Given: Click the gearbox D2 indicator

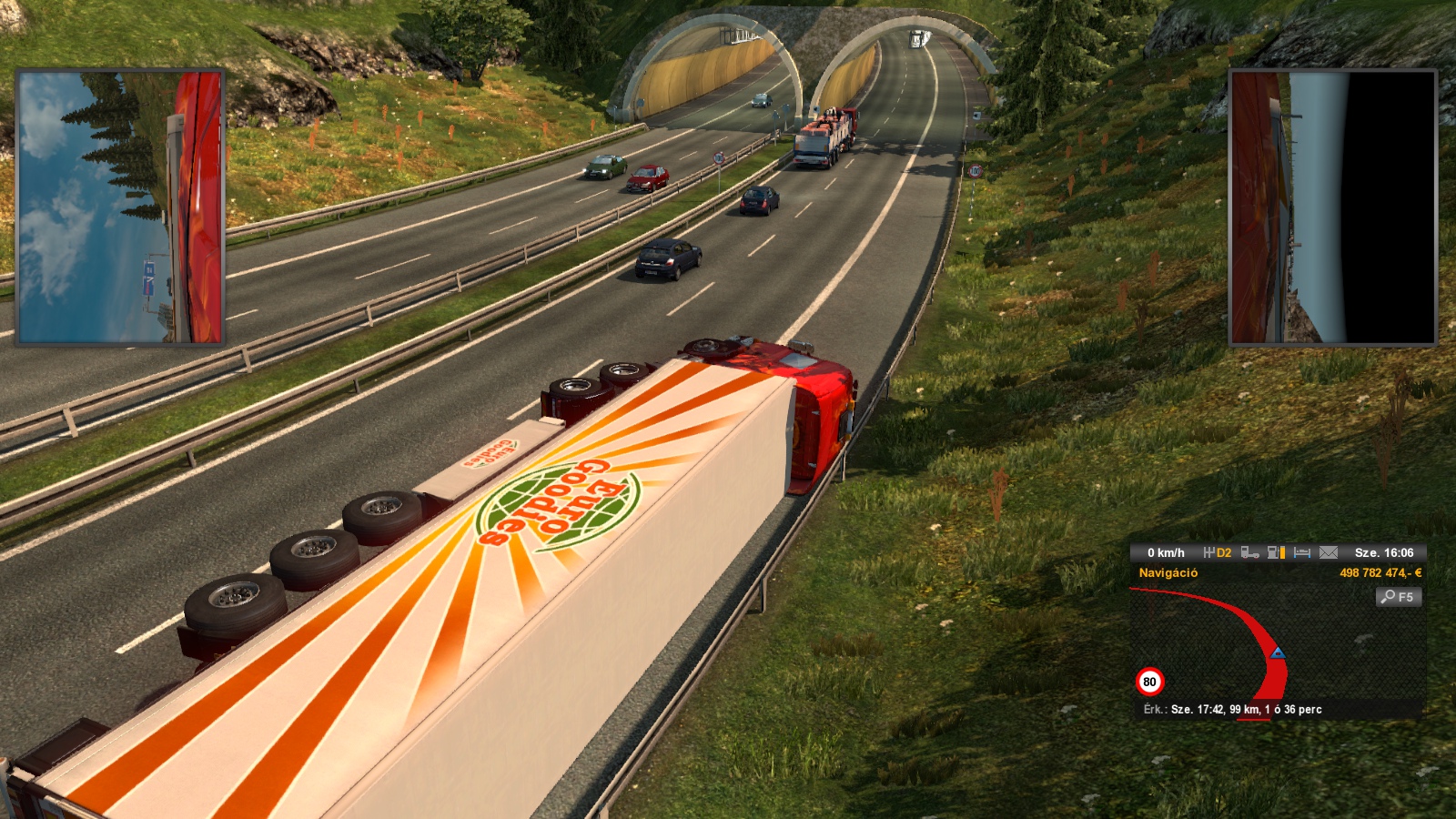Looking at the screenshot, I should pyautogui.click(x=1218, y=552).
